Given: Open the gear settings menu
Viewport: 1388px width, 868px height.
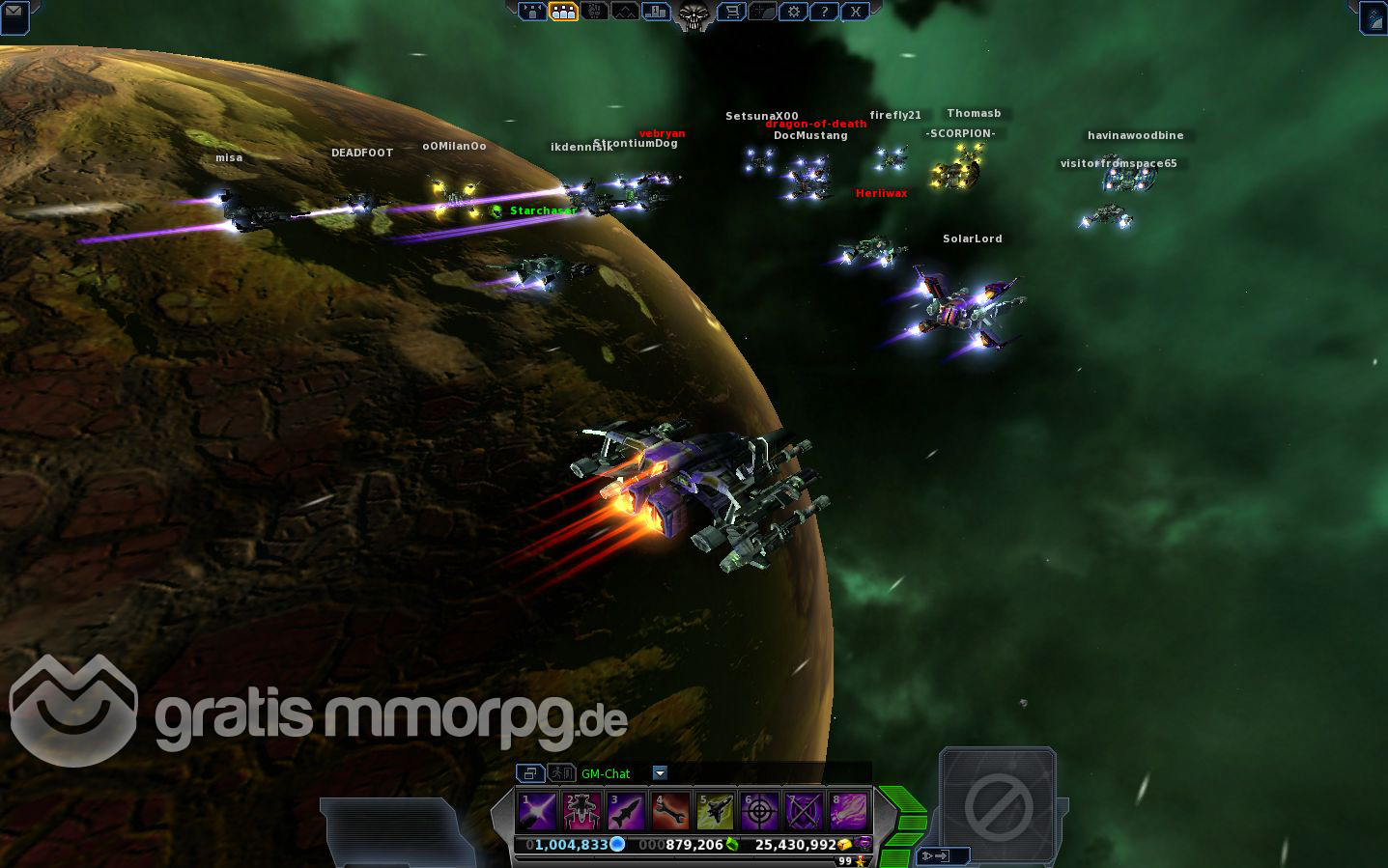Looking at the screenshot, I should click(x=794, y=12).
